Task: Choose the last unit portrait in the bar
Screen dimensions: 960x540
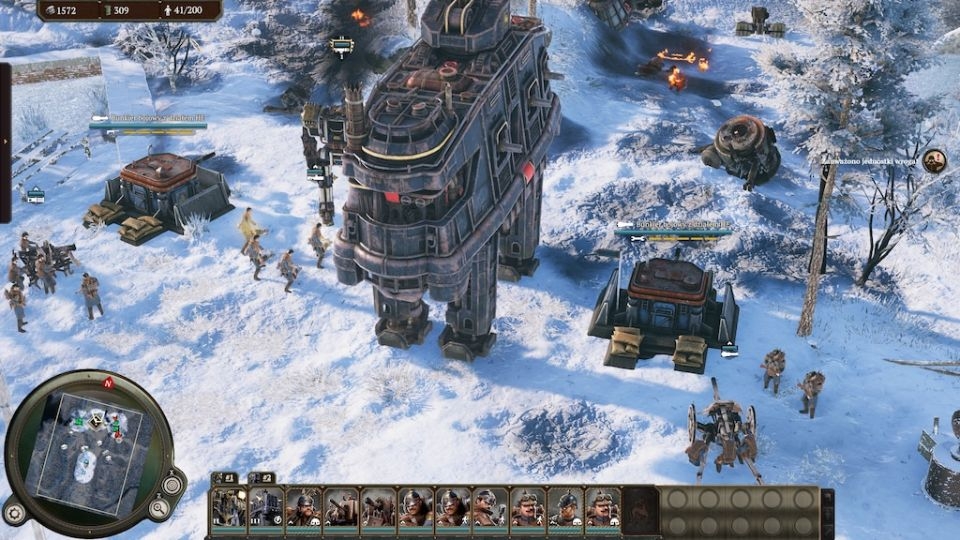Action: click(x=602, y=507)
